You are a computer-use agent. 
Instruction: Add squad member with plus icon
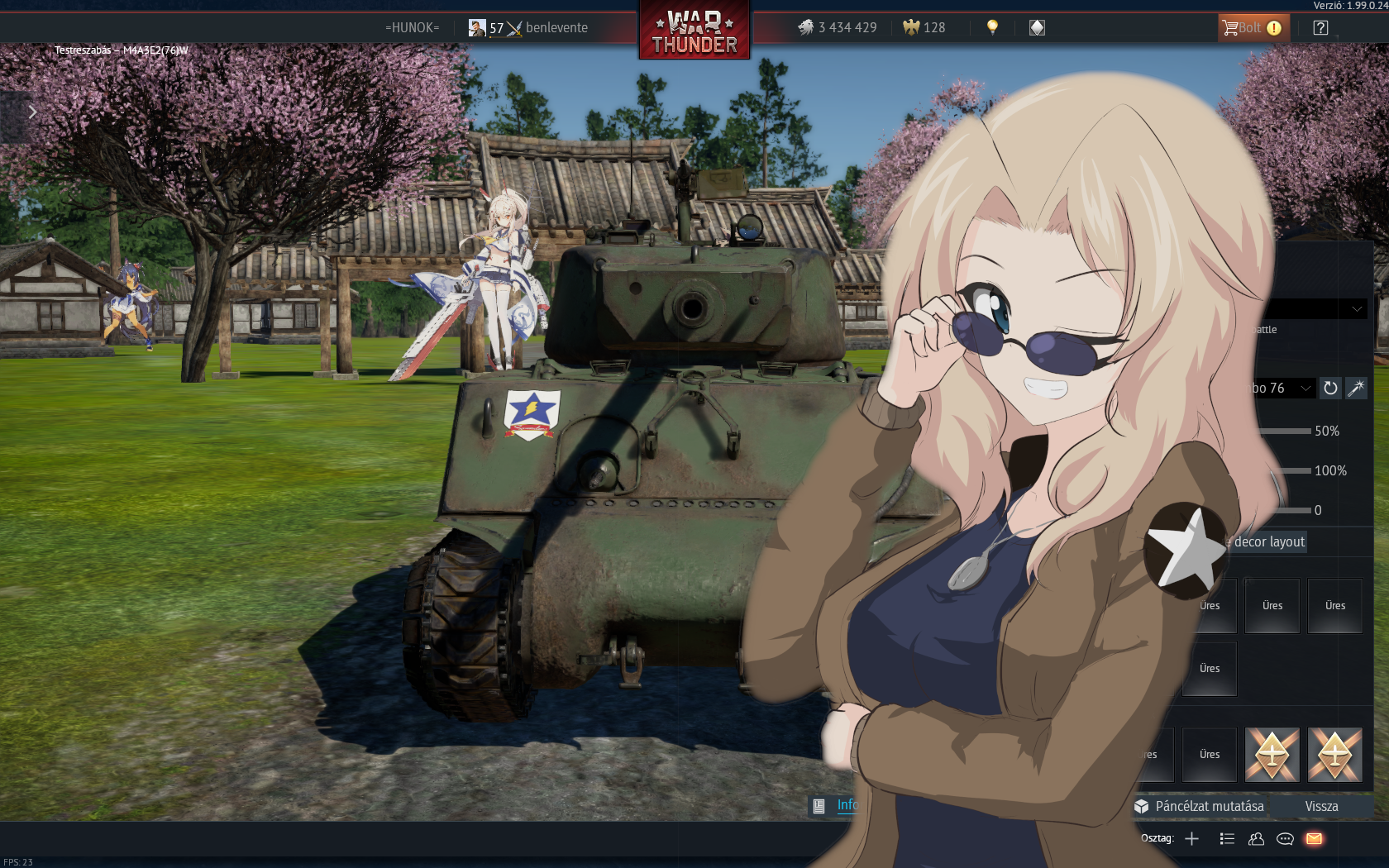[x=1191, y=838]
